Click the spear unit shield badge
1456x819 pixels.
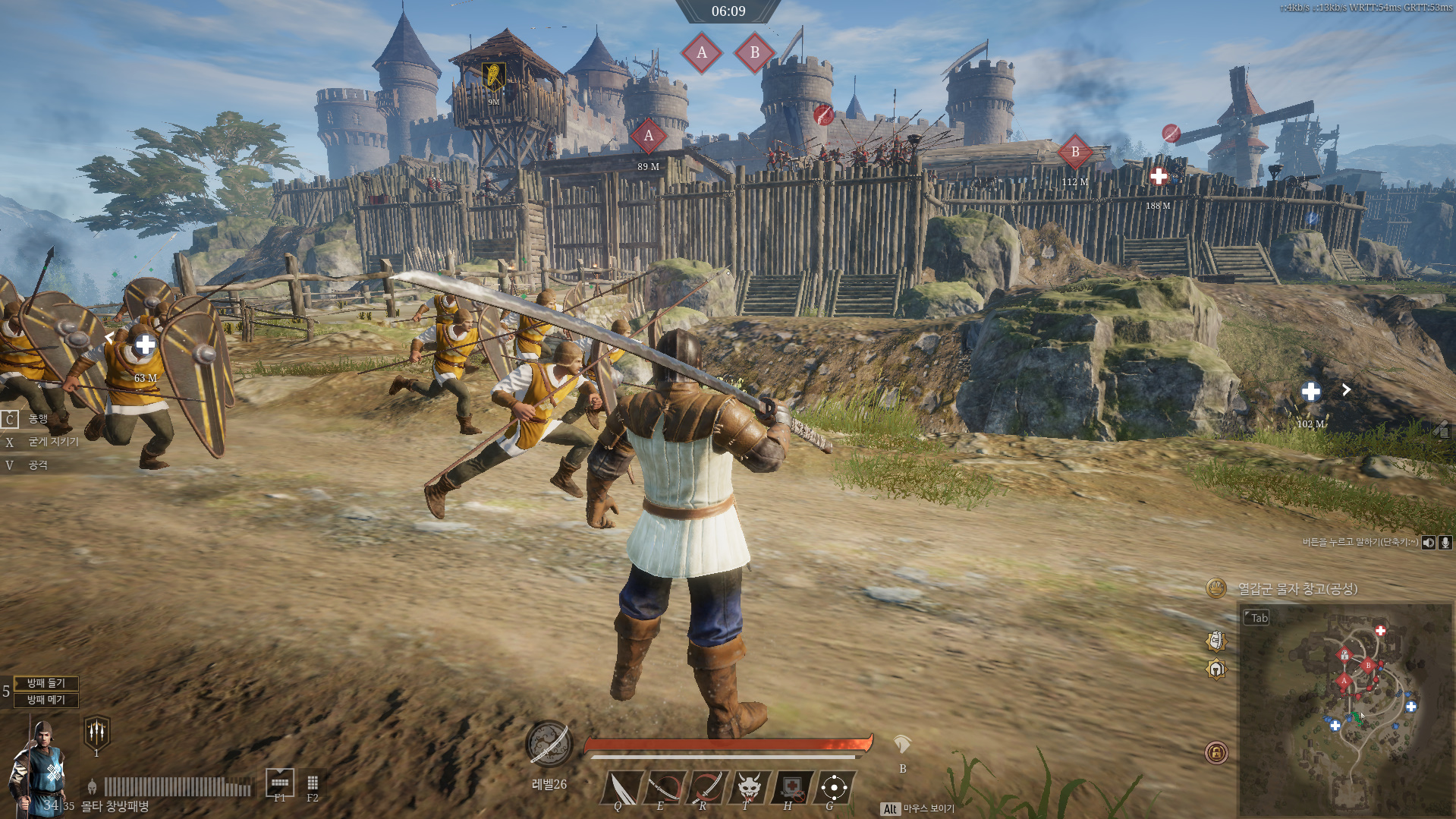pyautogui.click(x=96, y=732)
